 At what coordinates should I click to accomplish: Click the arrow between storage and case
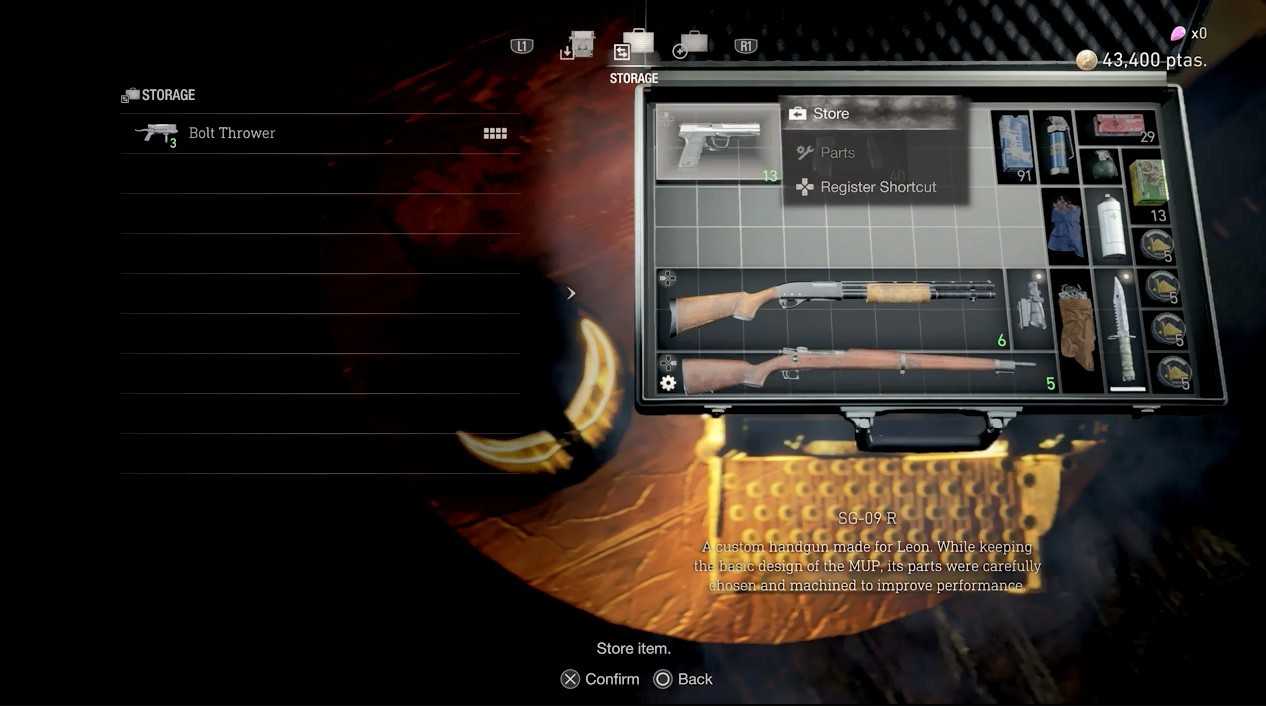click(x=571, y=293)
